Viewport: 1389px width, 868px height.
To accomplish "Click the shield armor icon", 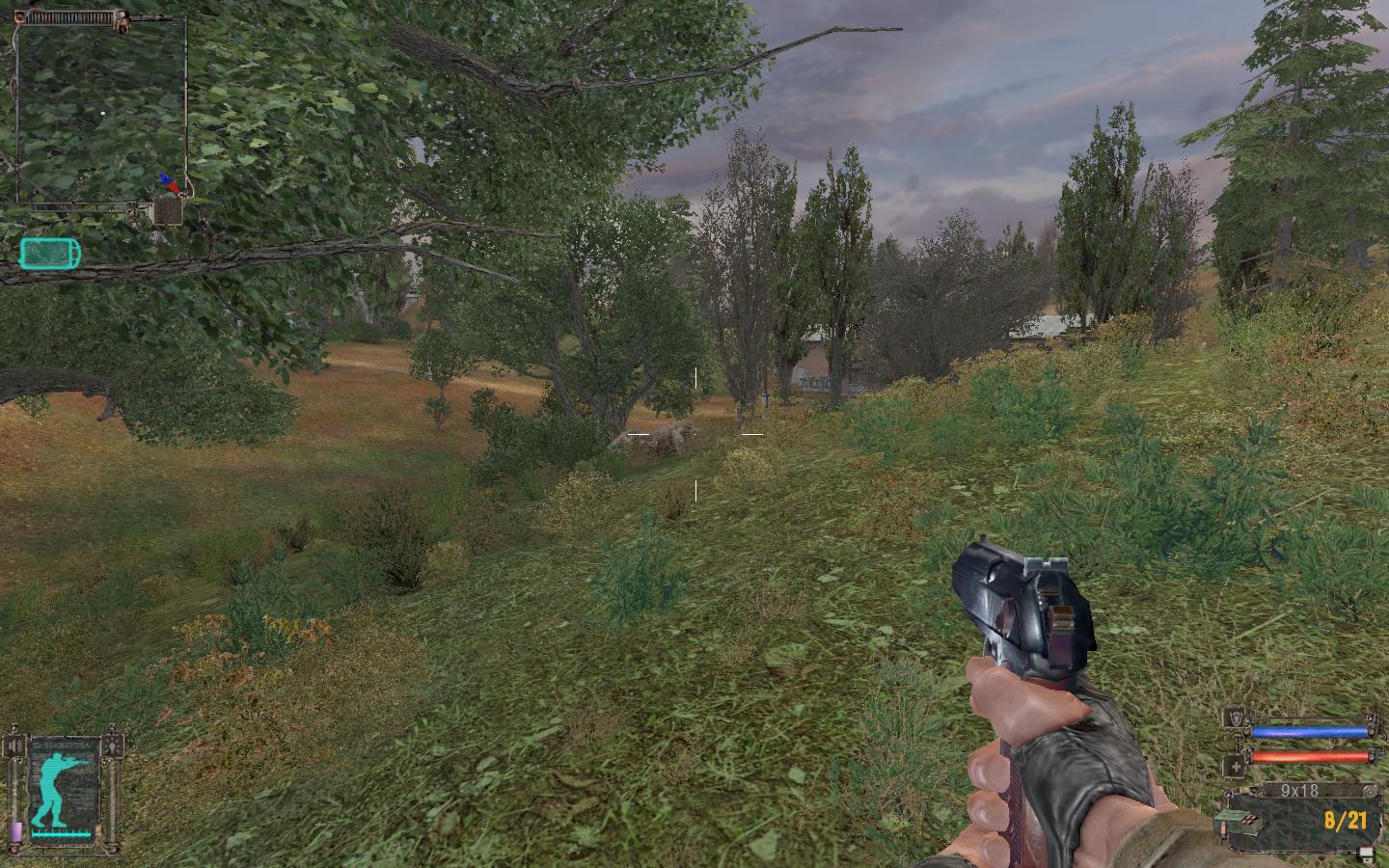I will pos(1234,718).
